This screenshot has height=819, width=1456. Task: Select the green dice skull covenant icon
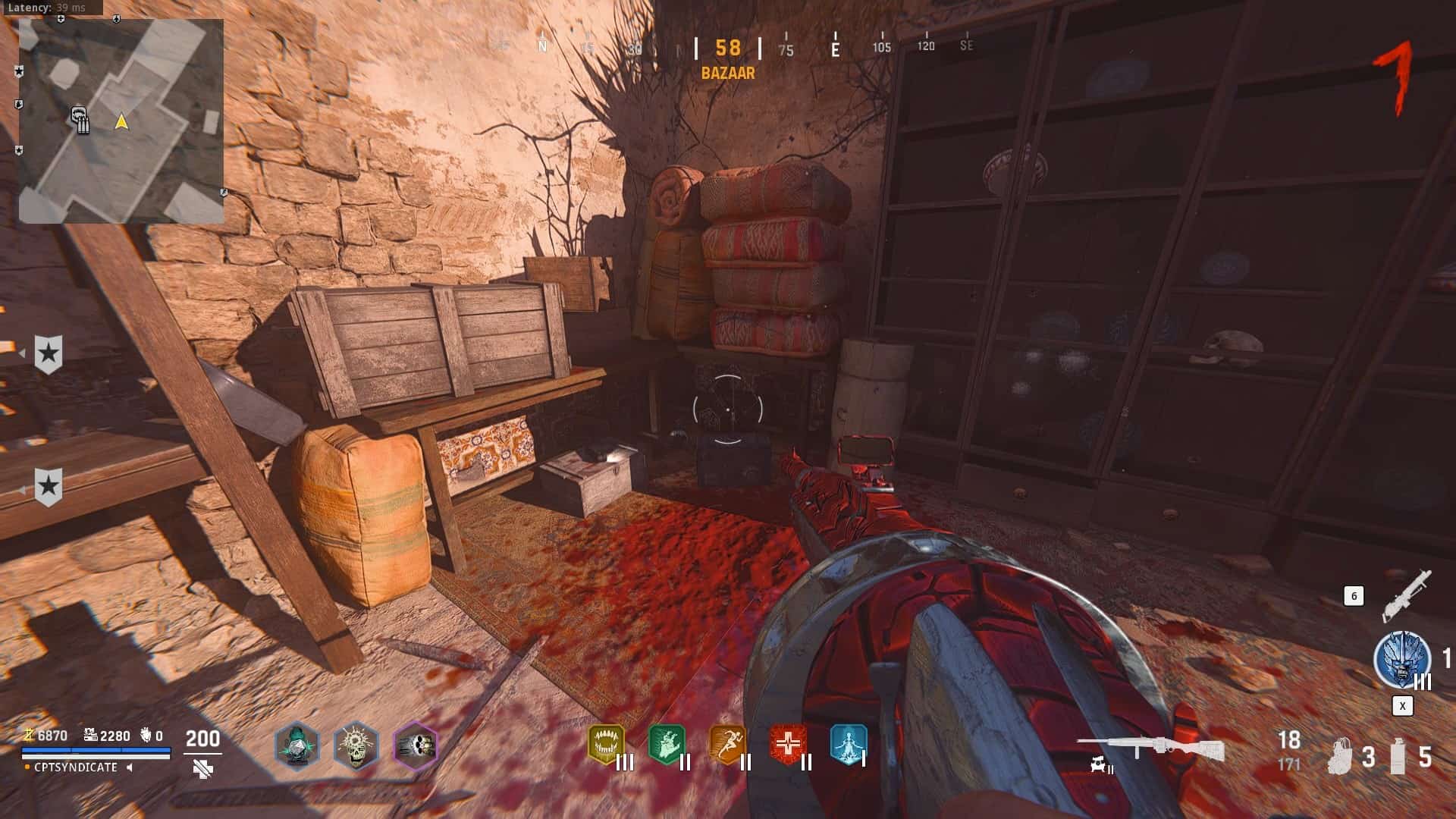(297, 745)
